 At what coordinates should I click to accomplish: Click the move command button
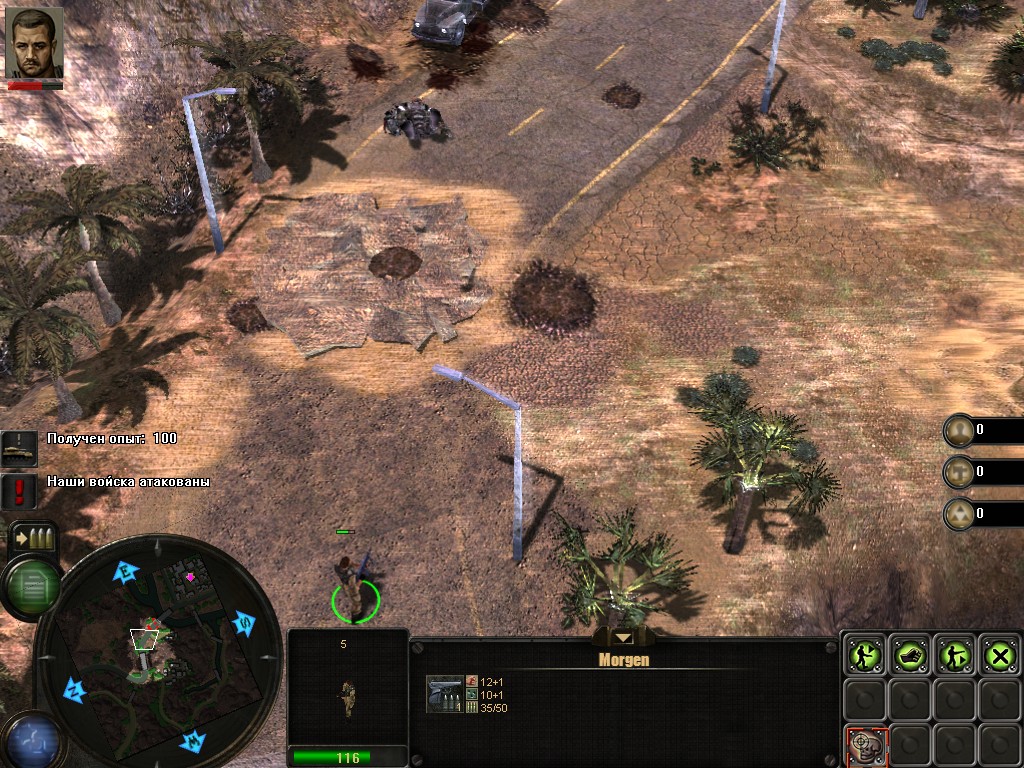pyautogui.click(x=863, y=655)
